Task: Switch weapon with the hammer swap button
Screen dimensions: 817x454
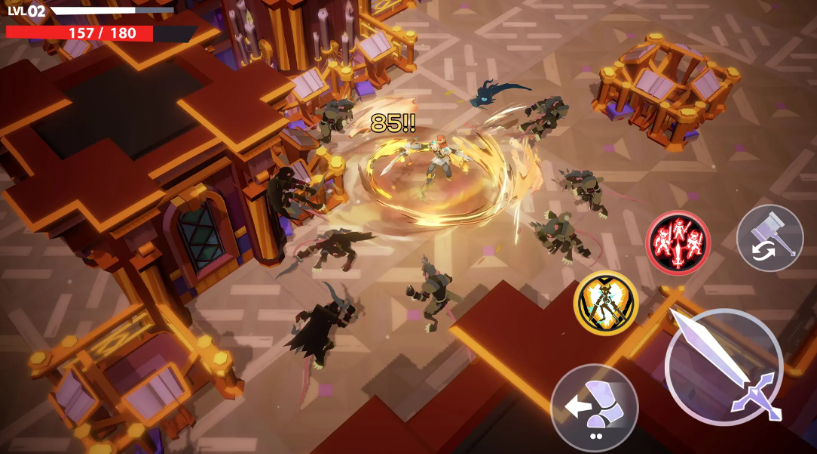Action: (770, 238)
